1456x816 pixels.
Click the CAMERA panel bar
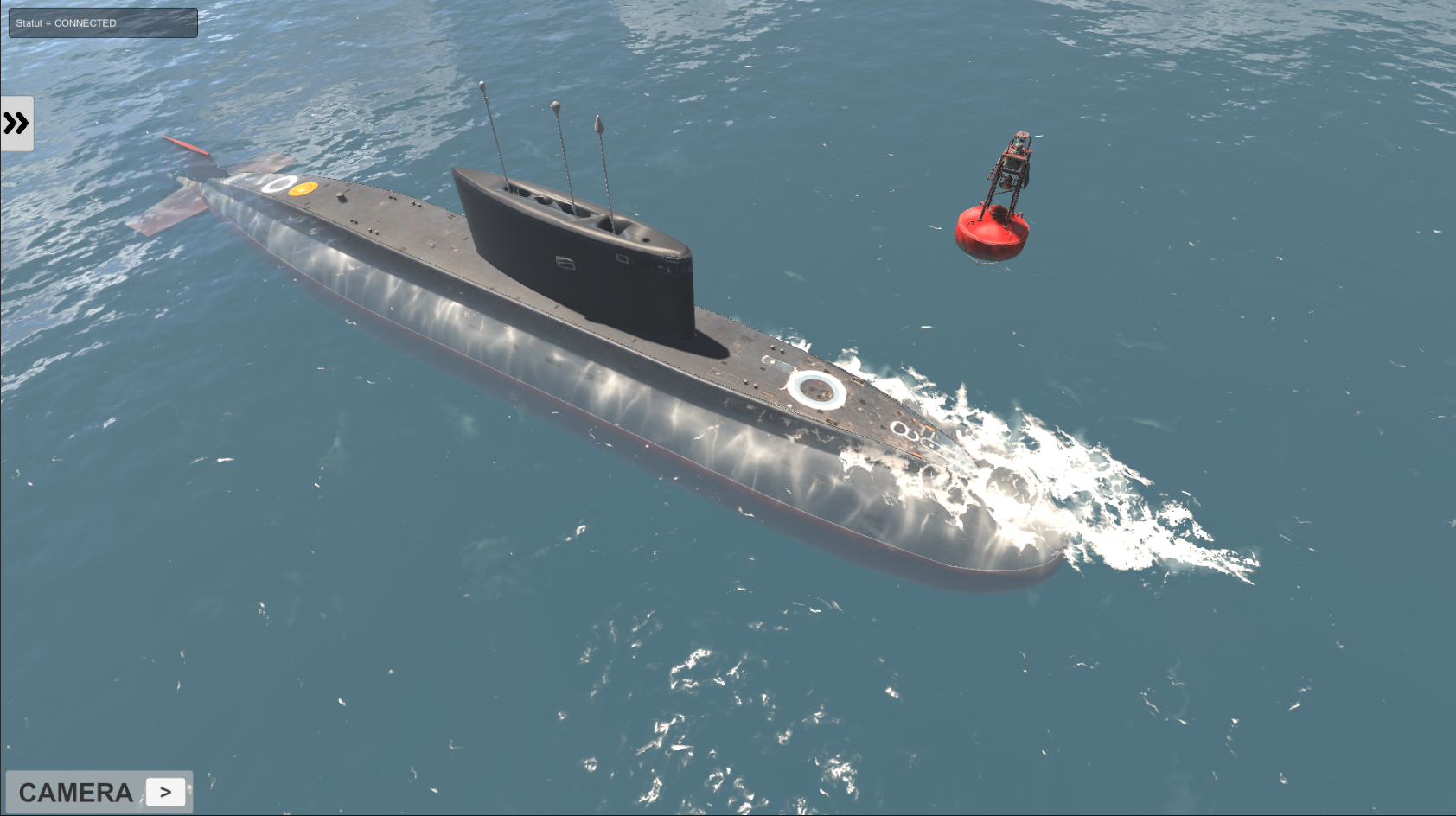pyautogui.click(x=99, y=791)
